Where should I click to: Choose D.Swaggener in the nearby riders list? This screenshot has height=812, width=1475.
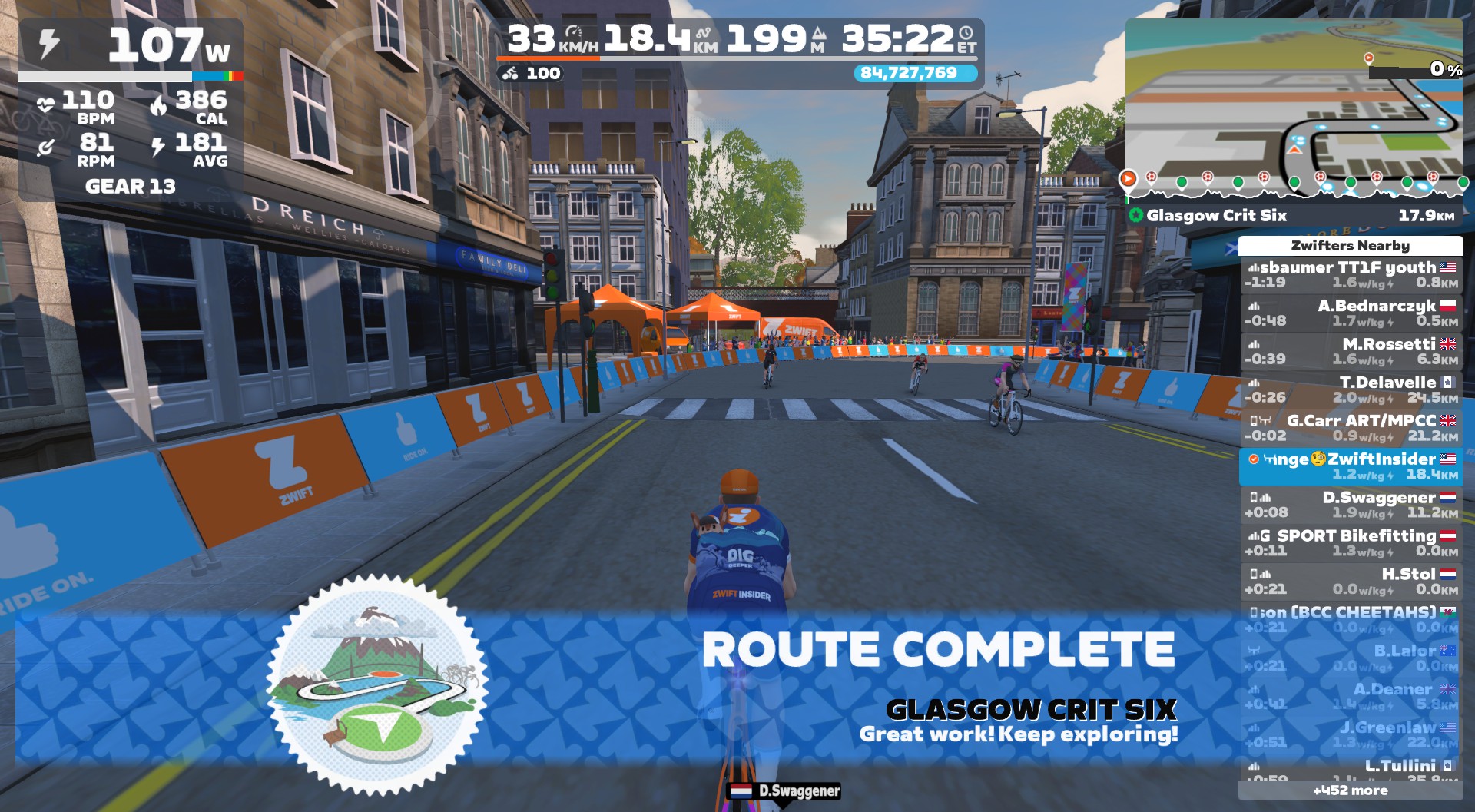click(1350, 505)
